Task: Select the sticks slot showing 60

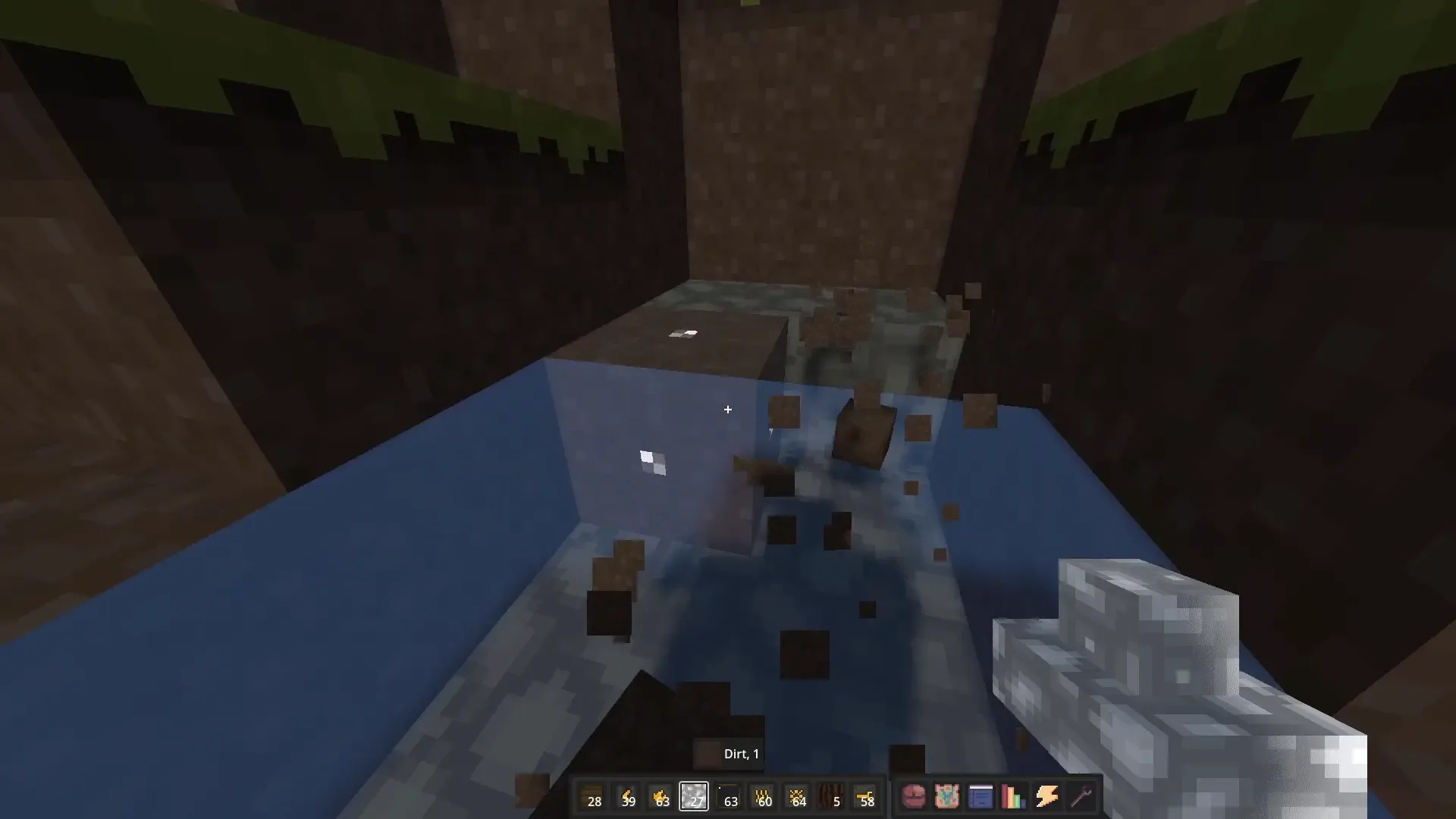Action: pyautogui.click(x=762, y=796)
